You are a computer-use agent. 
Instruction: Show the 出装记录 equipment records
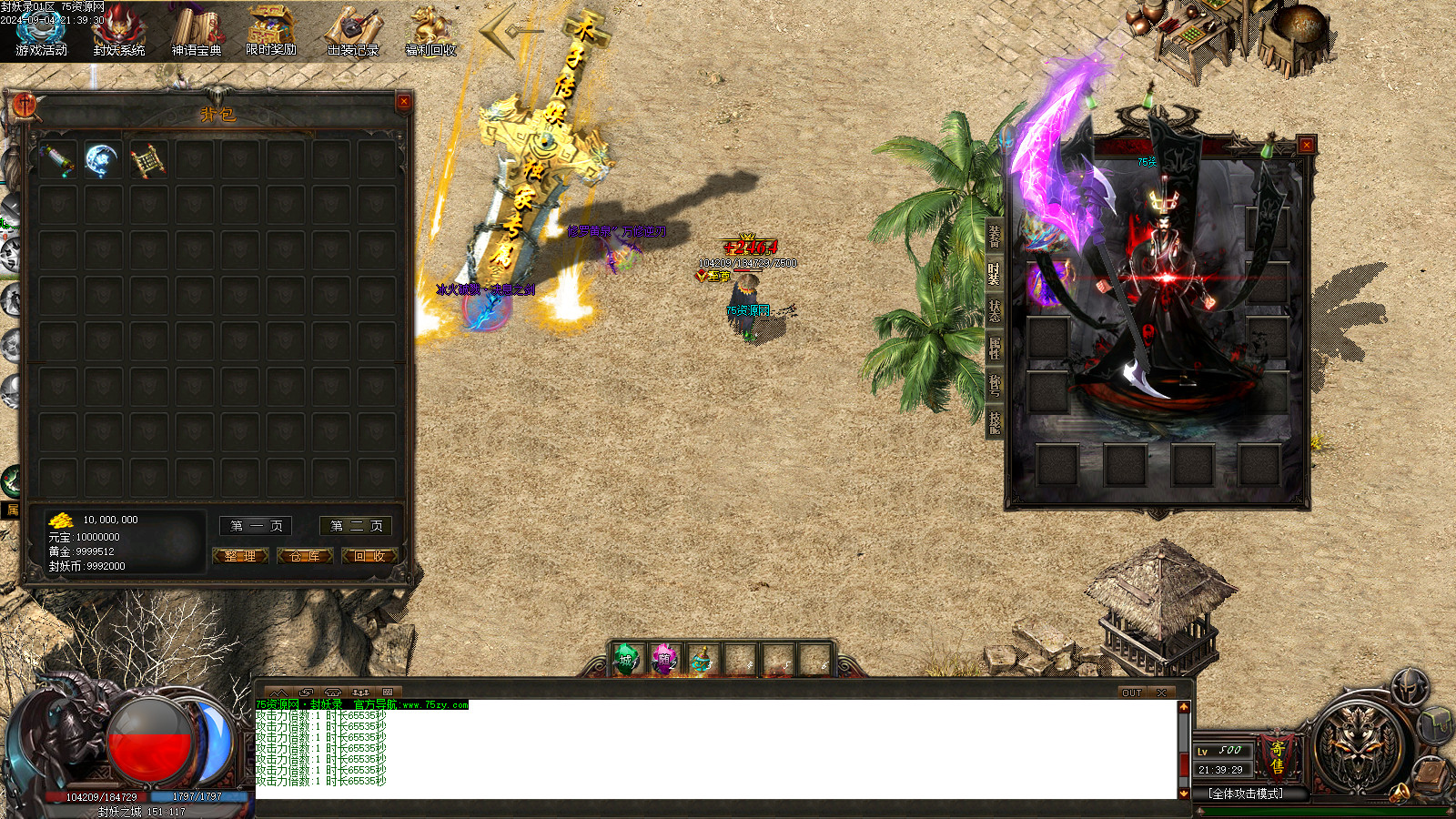coord(353,30)
